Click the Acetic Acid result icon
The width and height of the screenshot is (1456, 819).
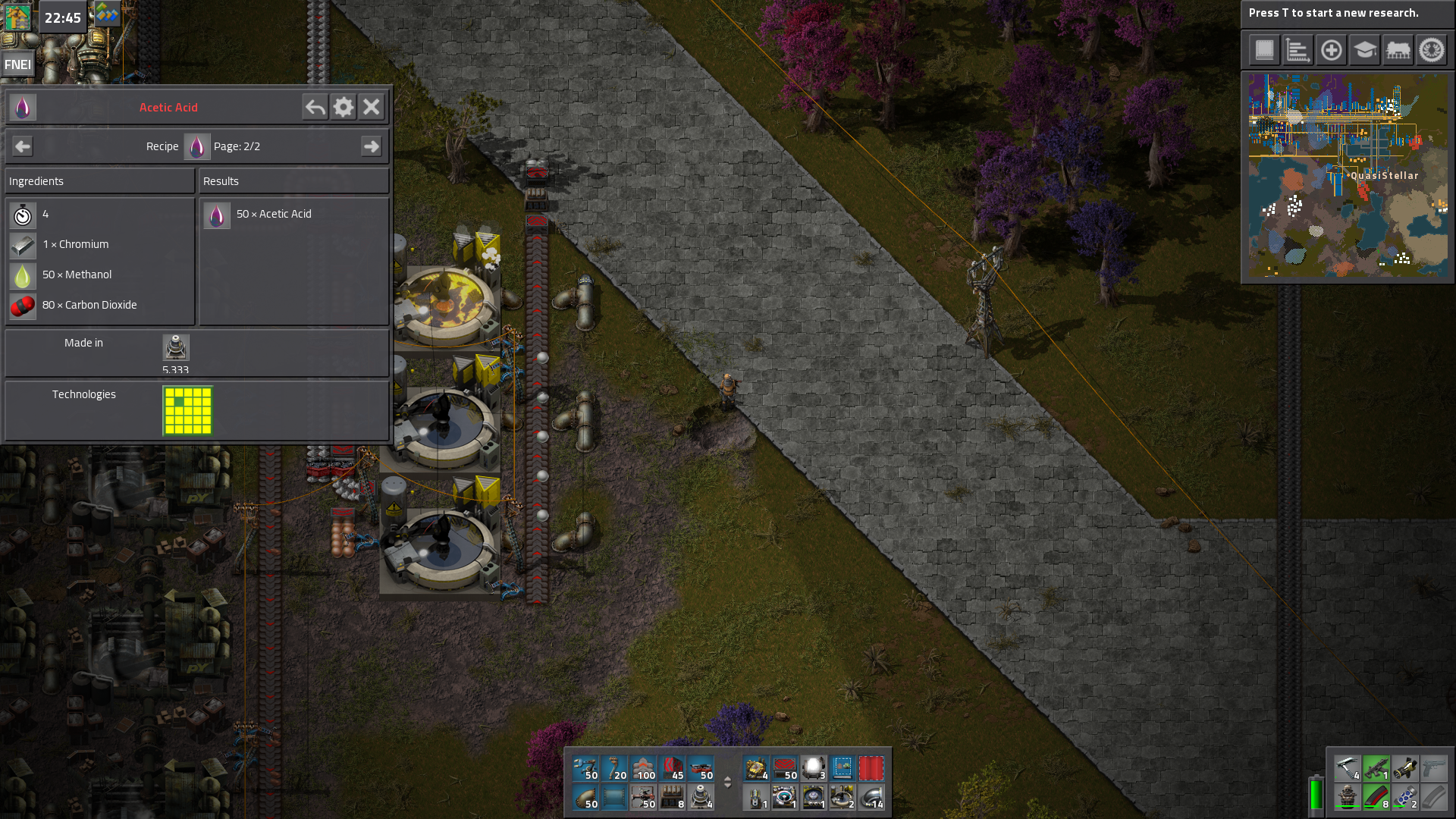tap(217, 215)
